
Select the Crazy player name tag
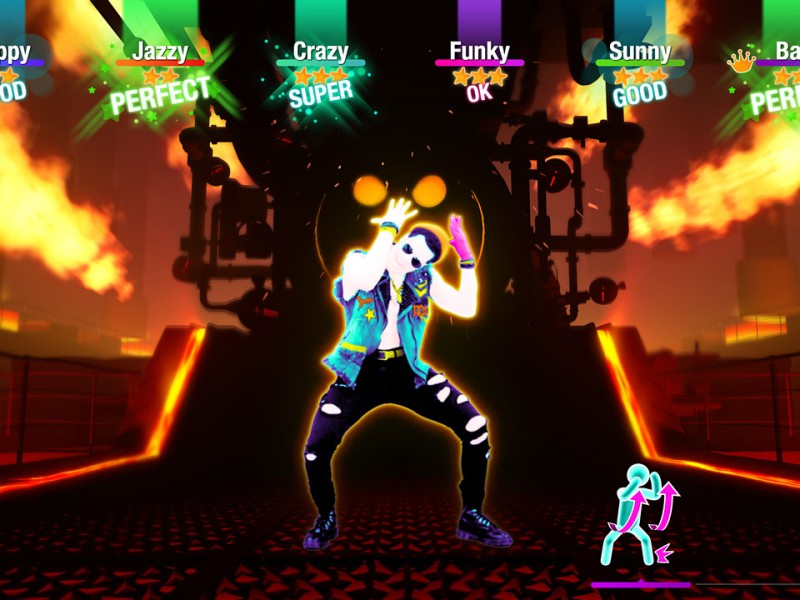pos(320,51)
